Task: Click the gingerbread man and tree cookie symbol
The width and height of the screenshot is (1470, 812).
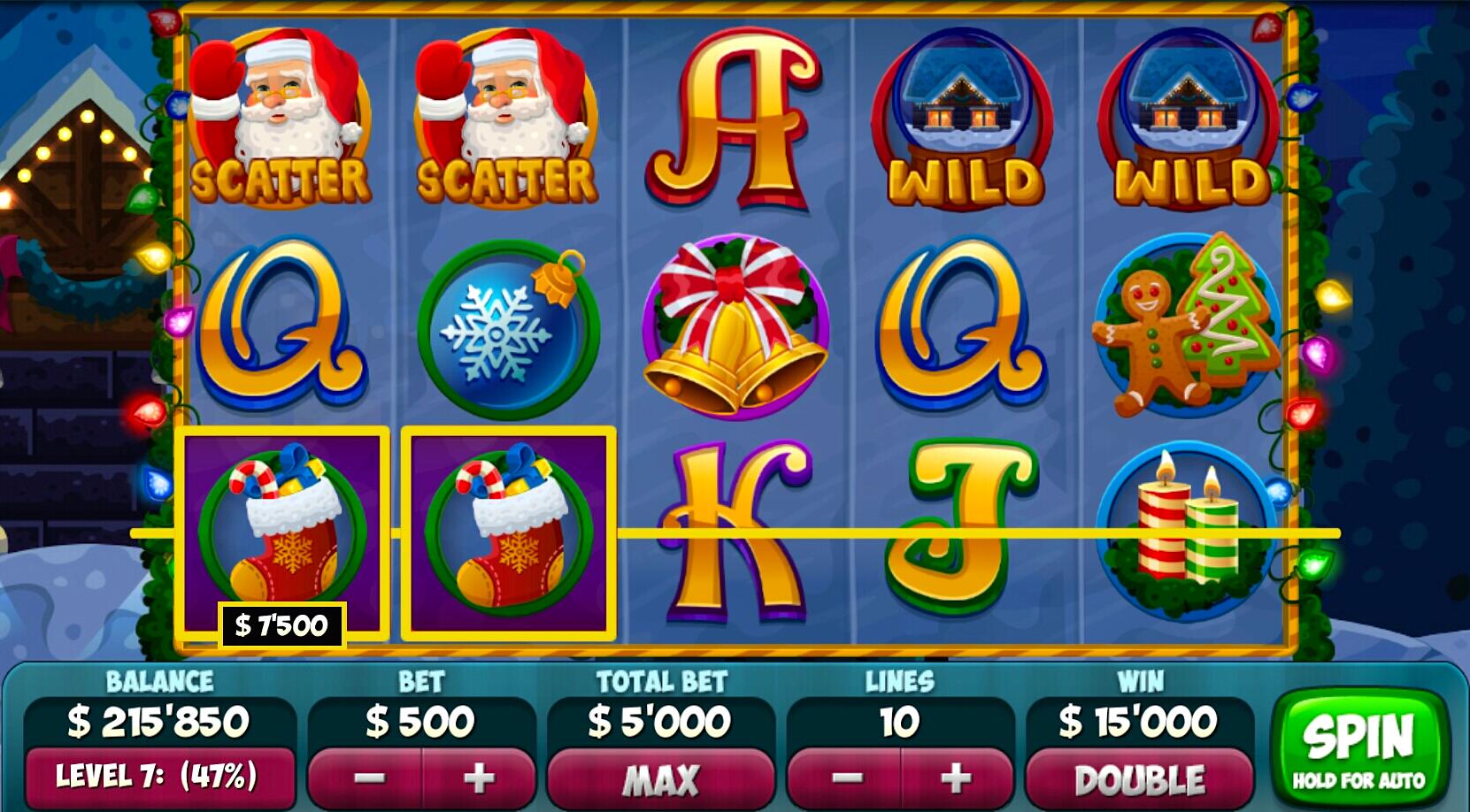Action: tap(1186, 327)
